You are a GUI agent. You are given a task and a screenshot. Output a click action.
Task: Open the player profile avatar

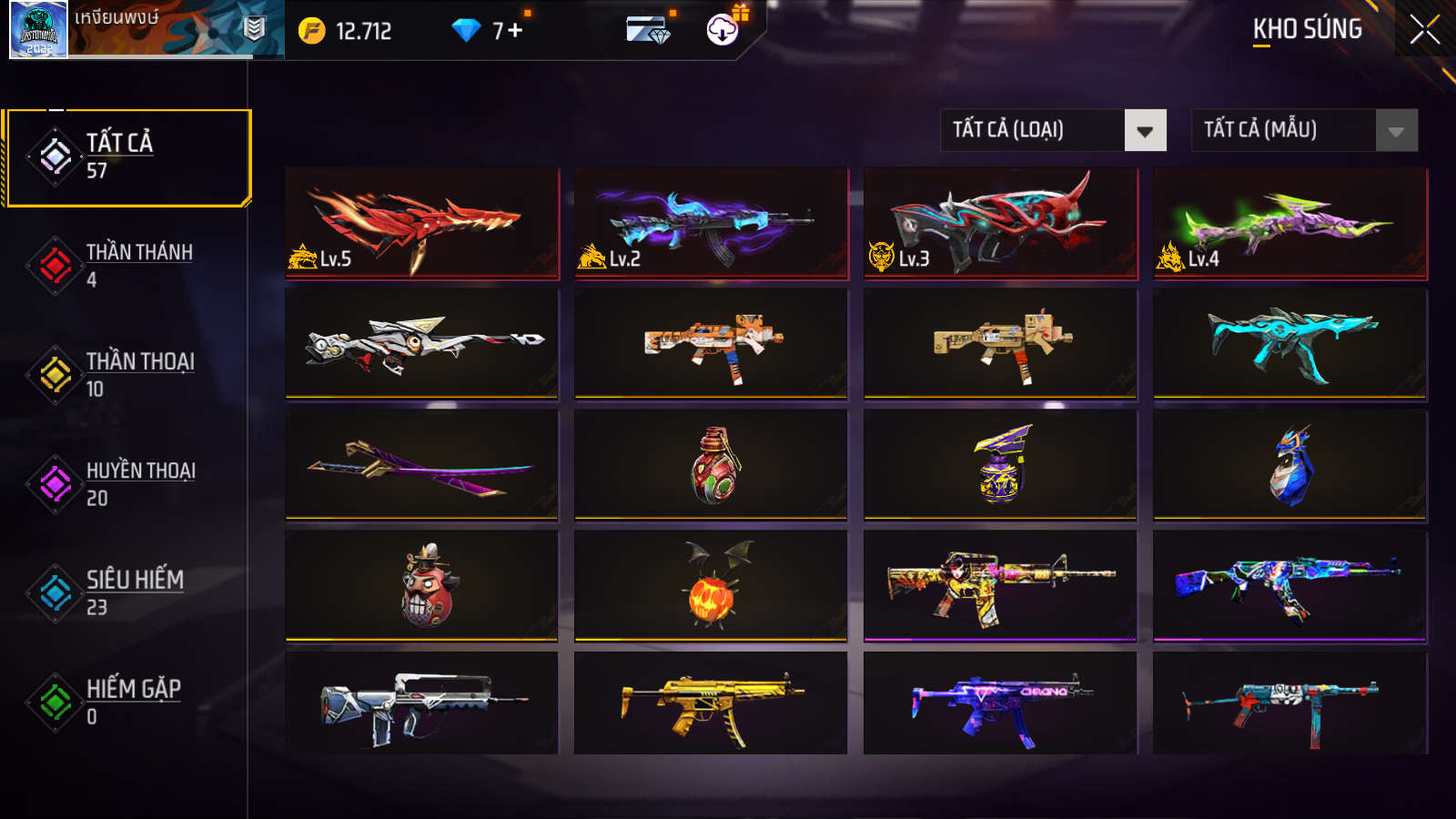click(x=38, y=30)
